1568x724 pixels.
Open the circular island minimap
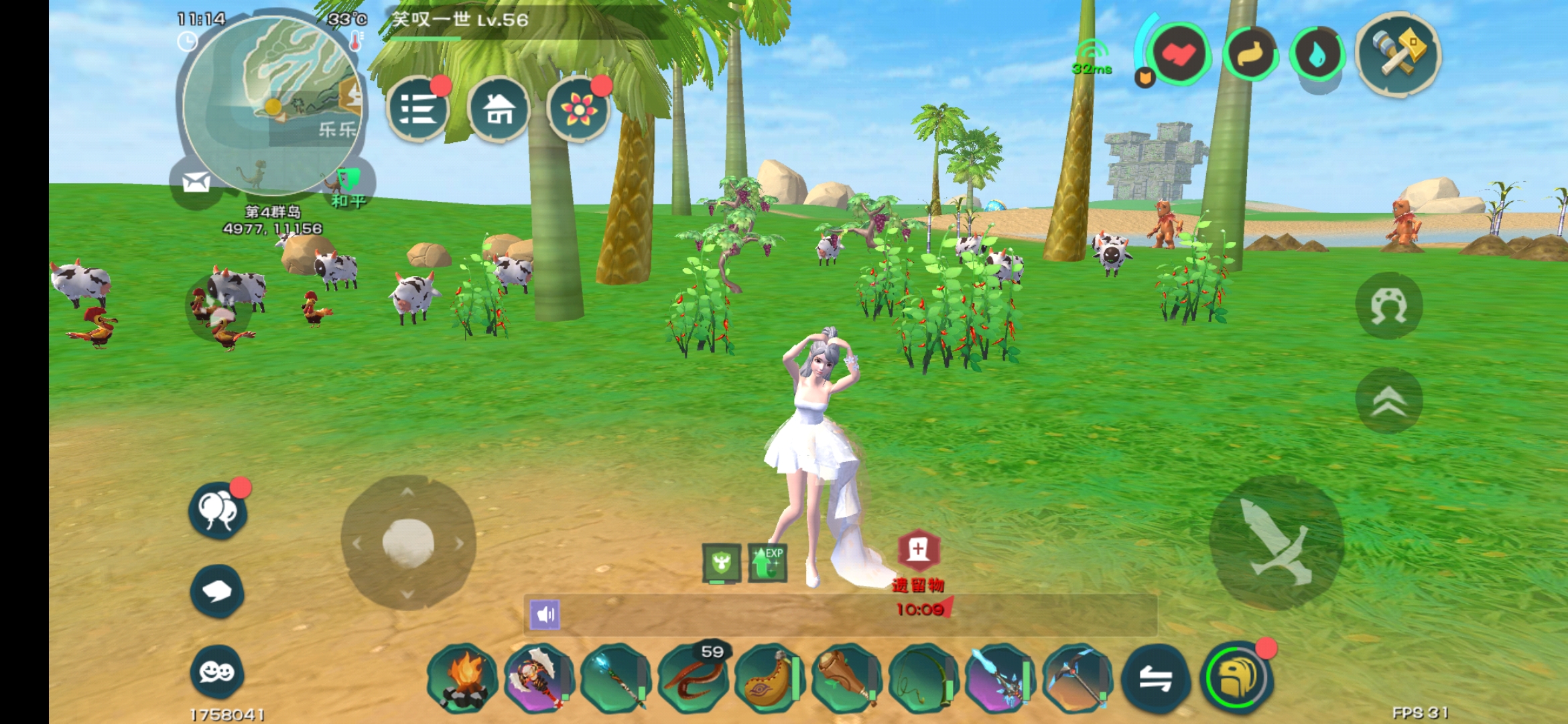(x=271, y=104)
